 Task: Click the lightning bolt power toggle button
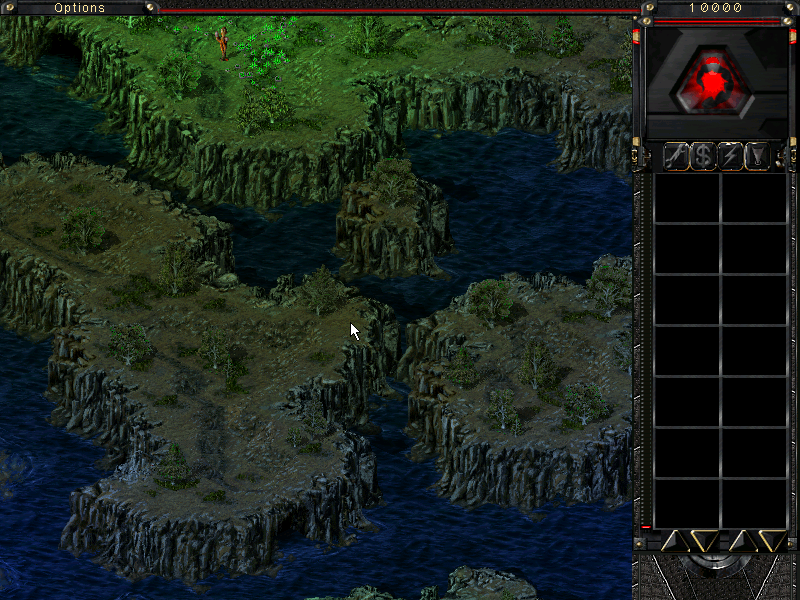731,156
